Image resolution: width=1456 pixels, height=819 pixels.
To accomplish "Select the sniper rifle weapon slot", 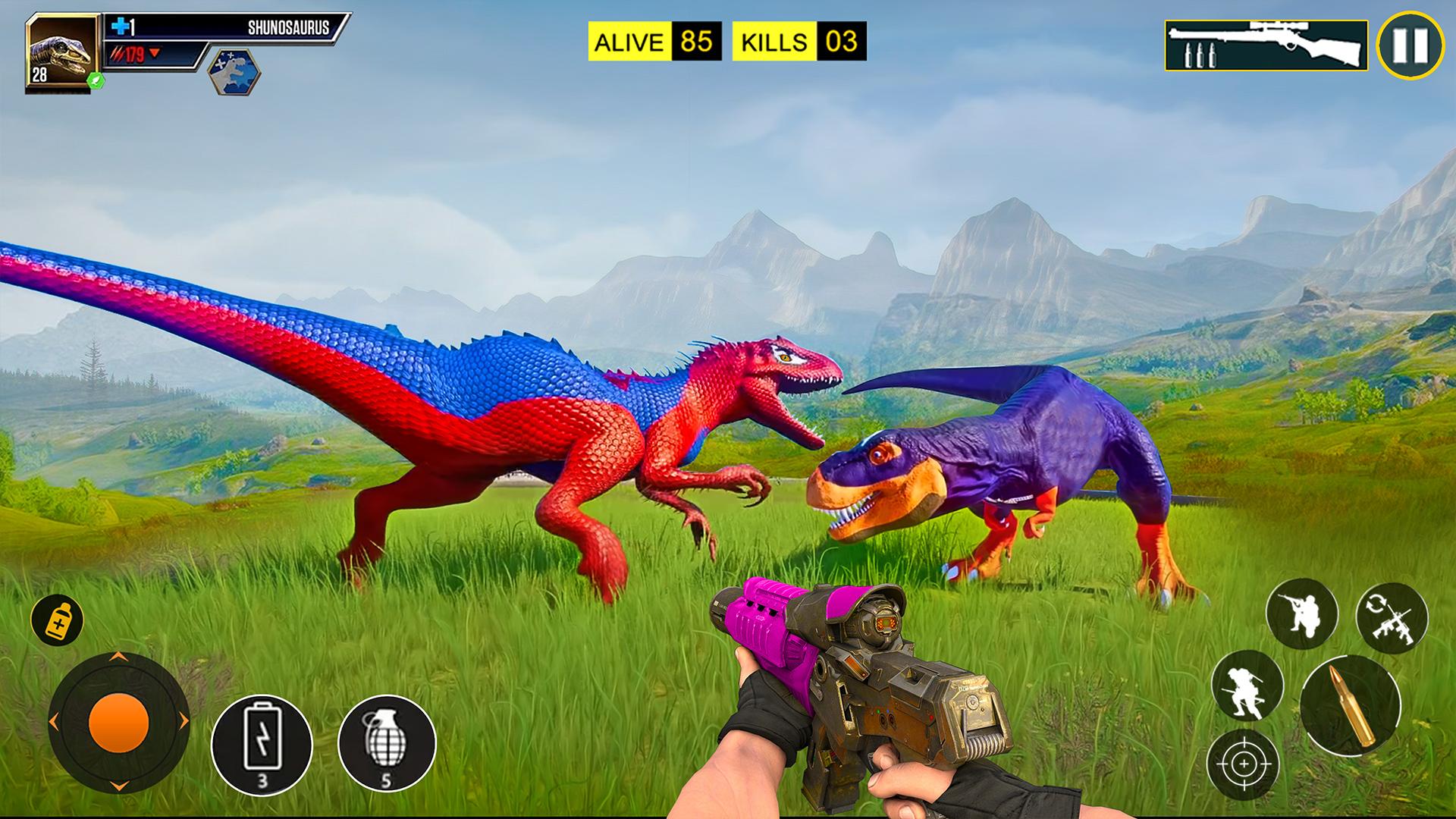I will click(x=1266, y=45).
